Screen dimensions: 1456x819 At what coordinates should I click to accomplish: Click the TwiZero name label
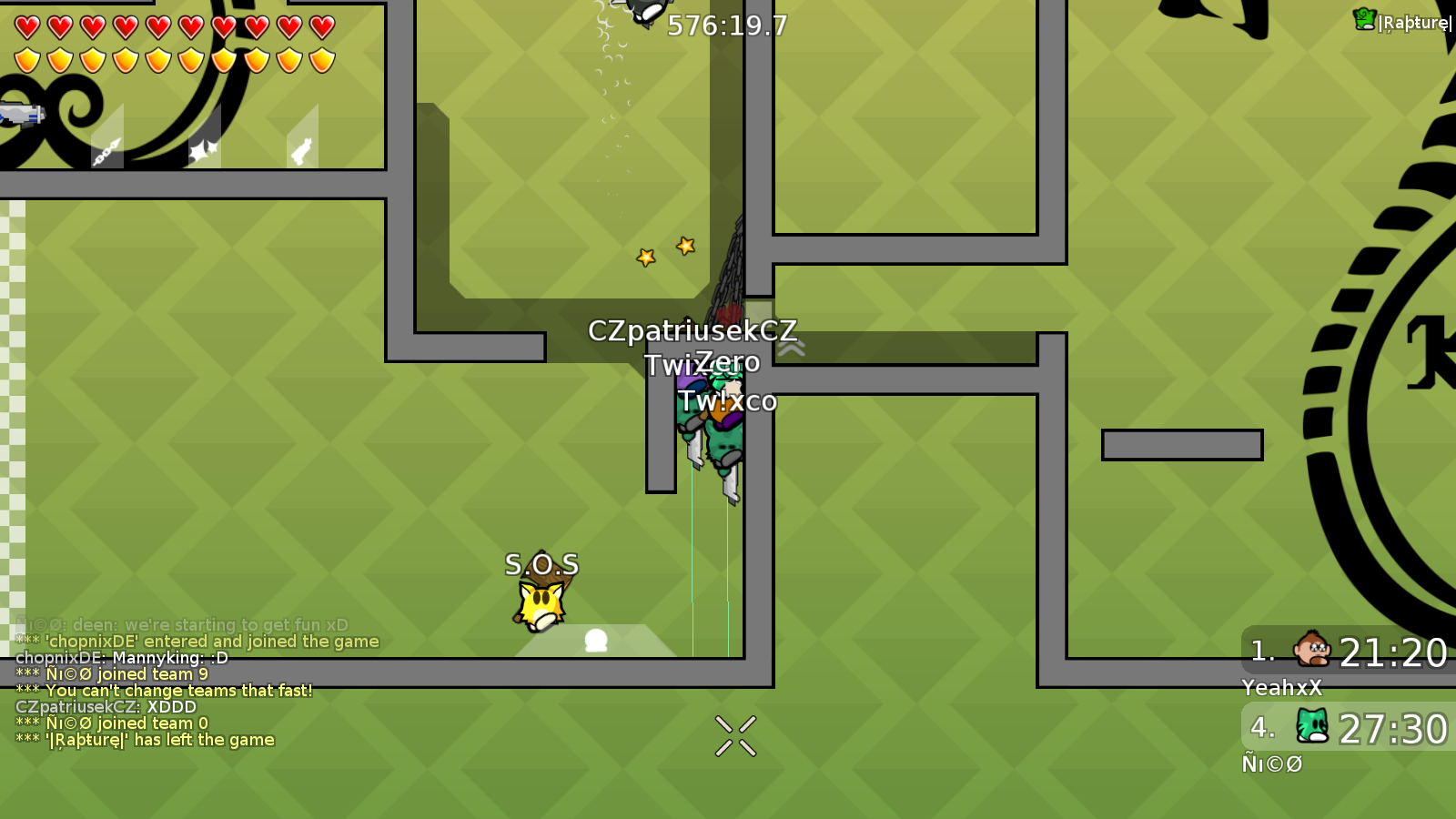pos(703,362)
